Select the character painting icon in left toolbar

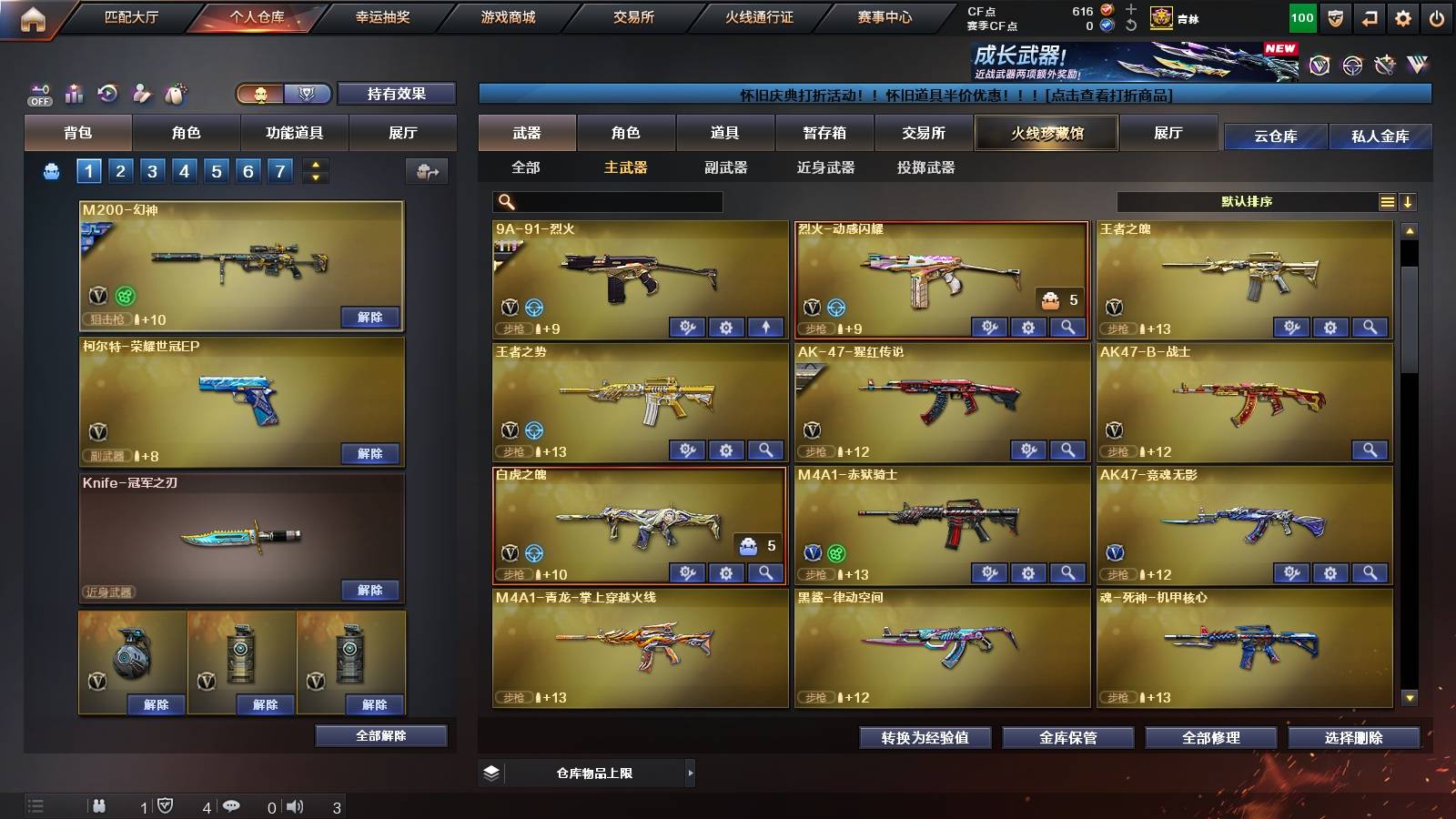point(141,93)
